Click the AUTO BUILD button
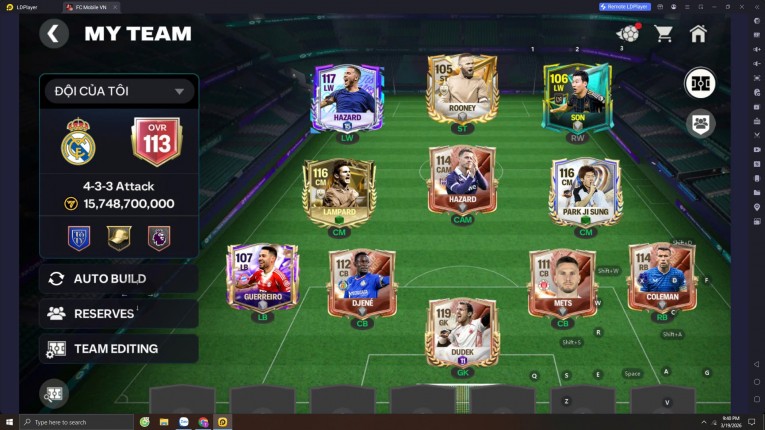 118,278
